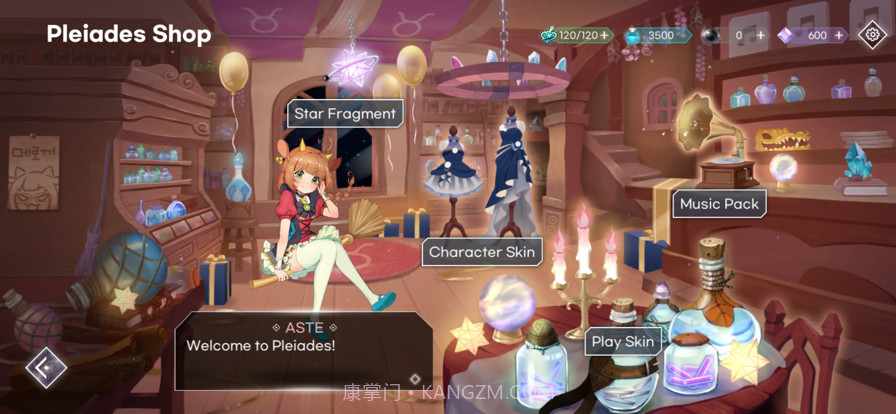Add black orb currency with the plus button
Viewport: 896px width, 414px height.
click(761, 35)
